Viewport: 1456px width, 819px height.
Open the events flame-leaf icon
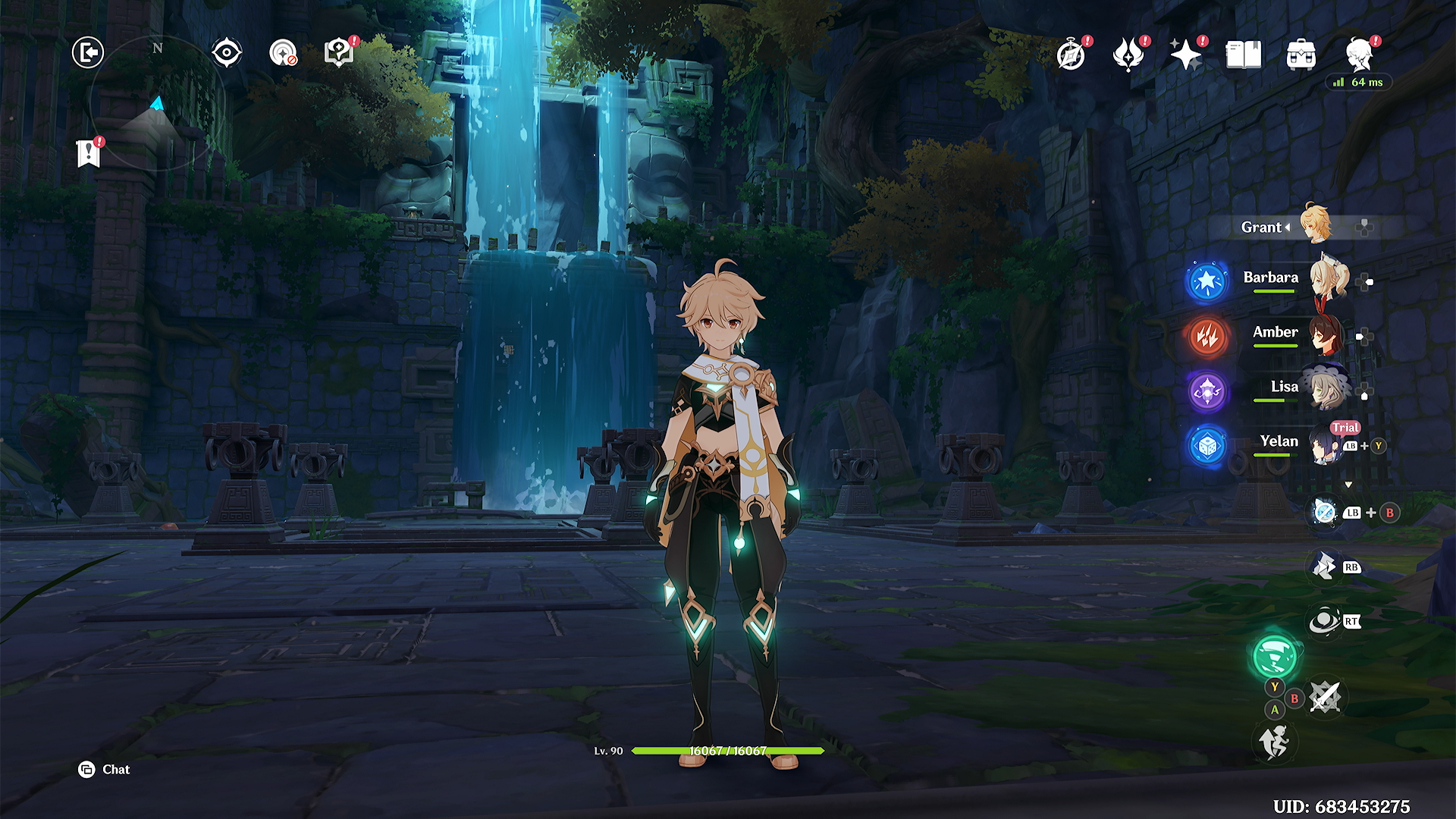pyautogui.click(x=1128, y=55)
